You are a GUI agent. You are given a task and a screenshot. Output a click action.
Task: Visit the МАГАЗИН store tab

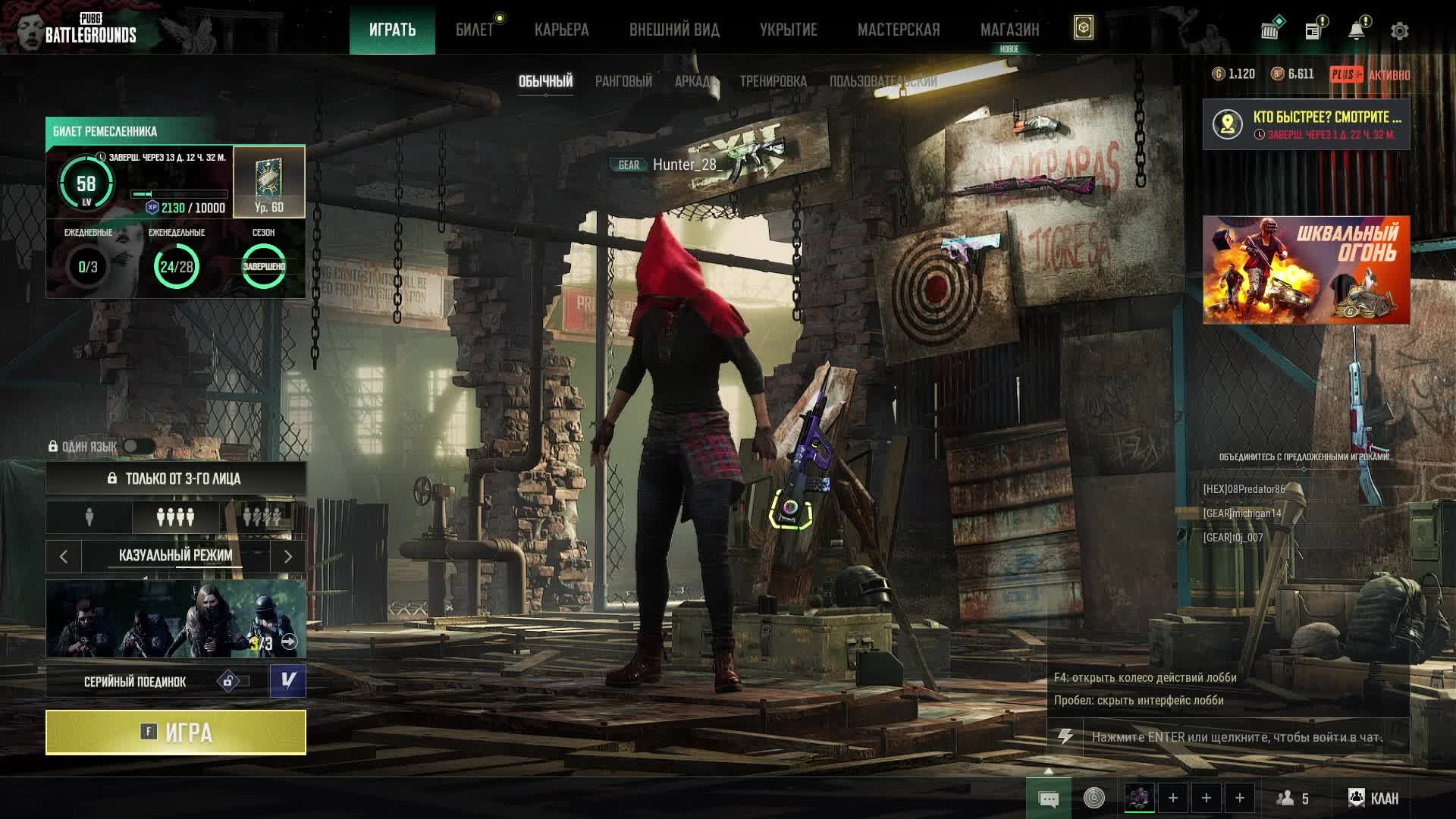1009,30
